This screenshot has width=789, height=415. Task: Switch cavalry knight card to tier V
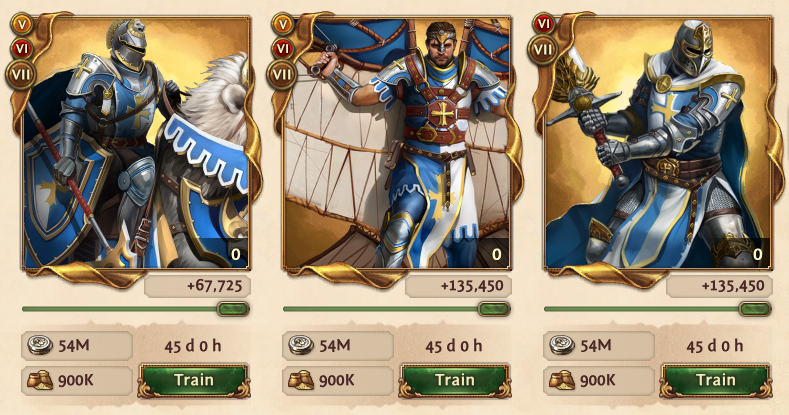pos(21,23)
